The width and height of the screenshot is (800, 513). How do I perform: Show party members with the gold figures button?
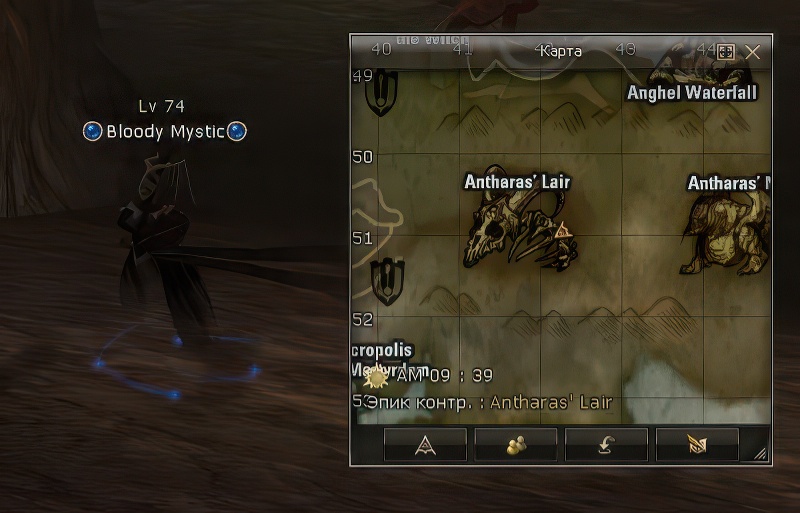pos(516,445)
